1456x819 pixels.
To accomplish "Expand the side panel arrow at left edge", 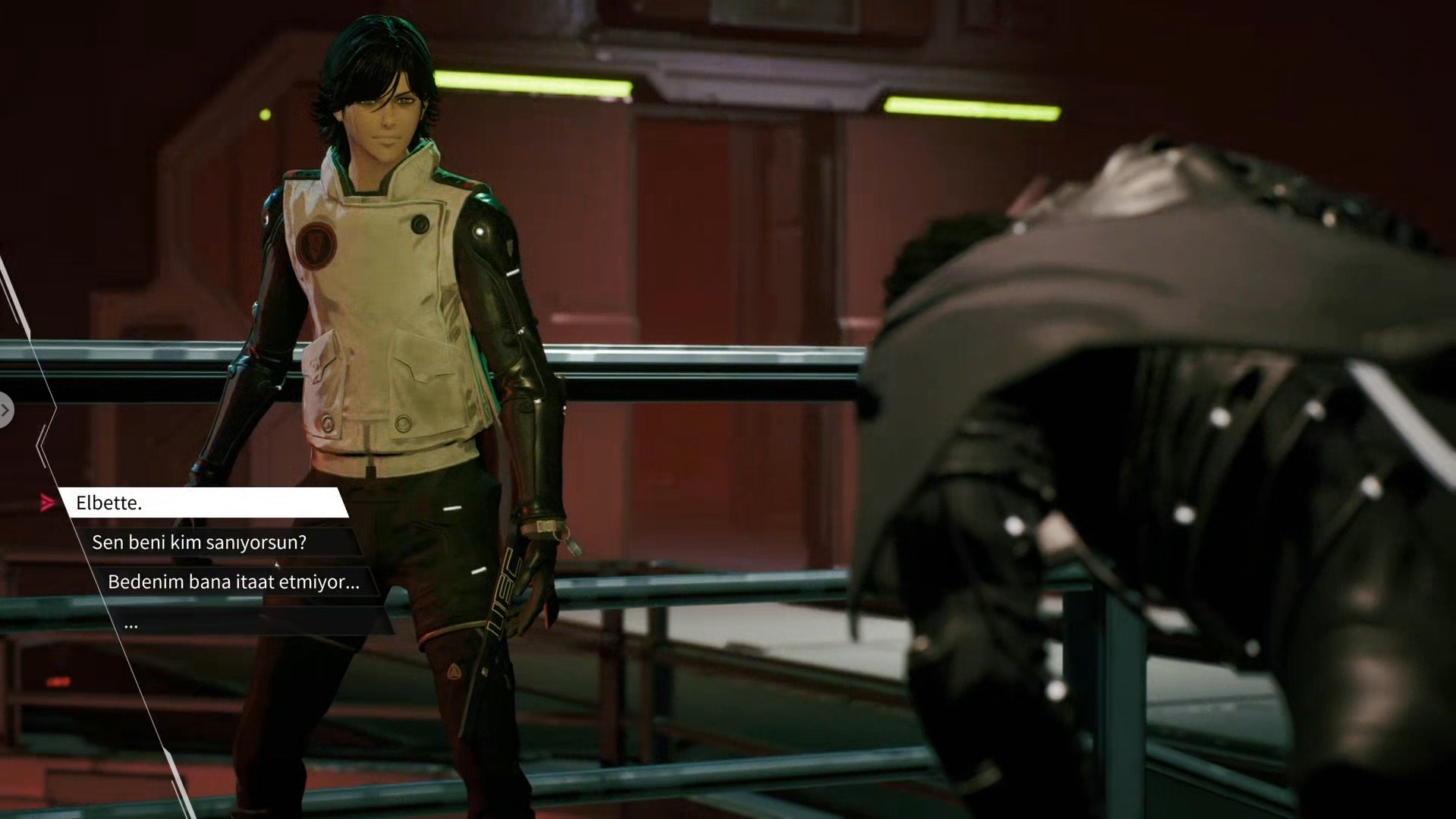I will pos(5,411).
